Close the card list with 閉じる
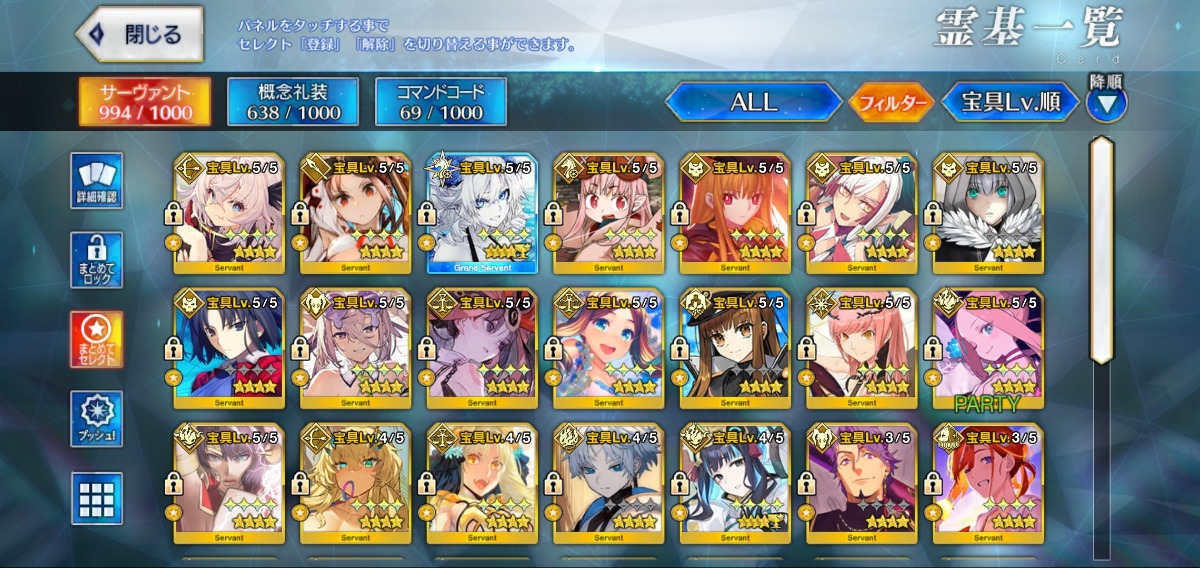This screenshot has width=1200, height=568. (x=139, y=34)
